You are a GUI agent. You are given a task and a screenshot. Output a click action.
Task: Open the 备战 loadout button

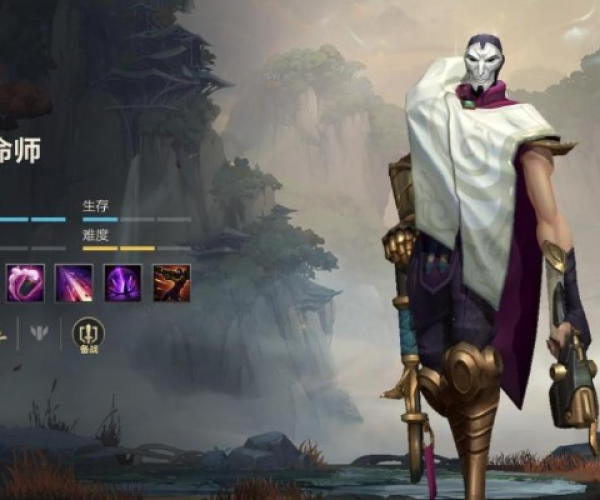click(x=88, y=335)
